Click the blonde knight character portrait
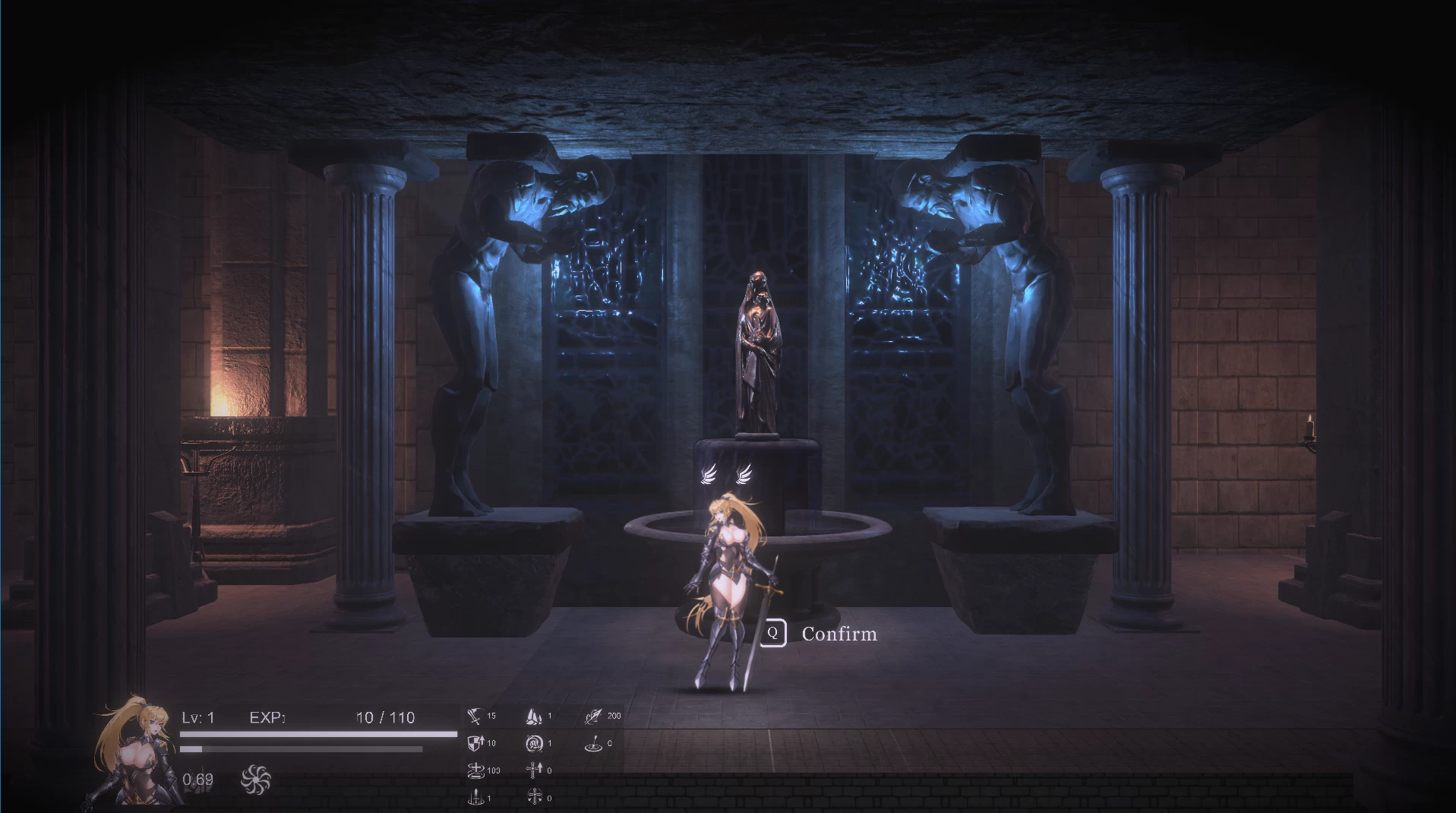 [132, 752]
